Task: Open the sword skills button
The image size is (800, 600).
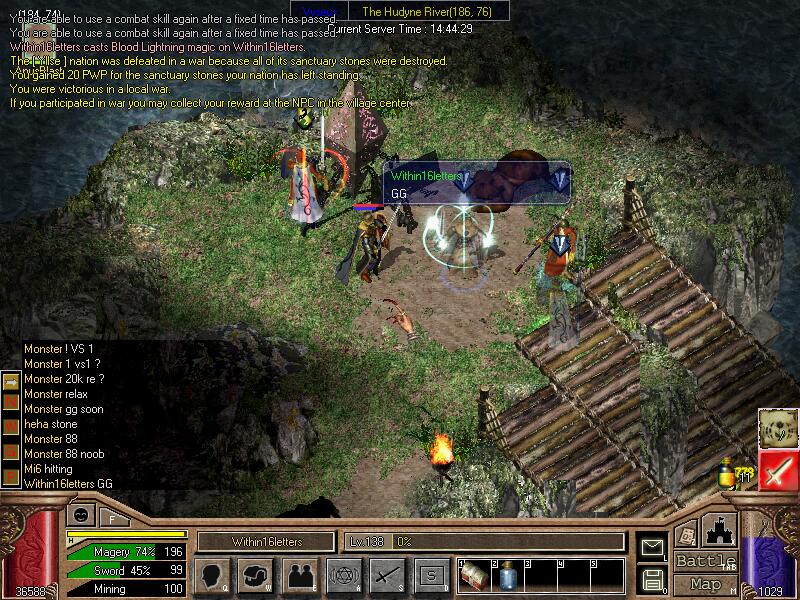Action: point(385,575)
